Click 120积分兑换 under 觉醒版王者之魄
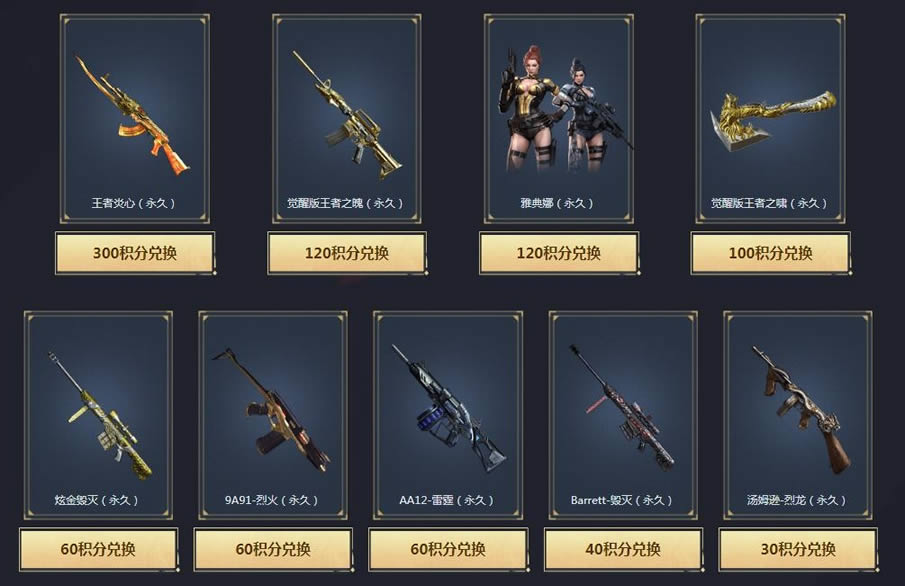This screenshot has width=905, height=586. point(347,253)
